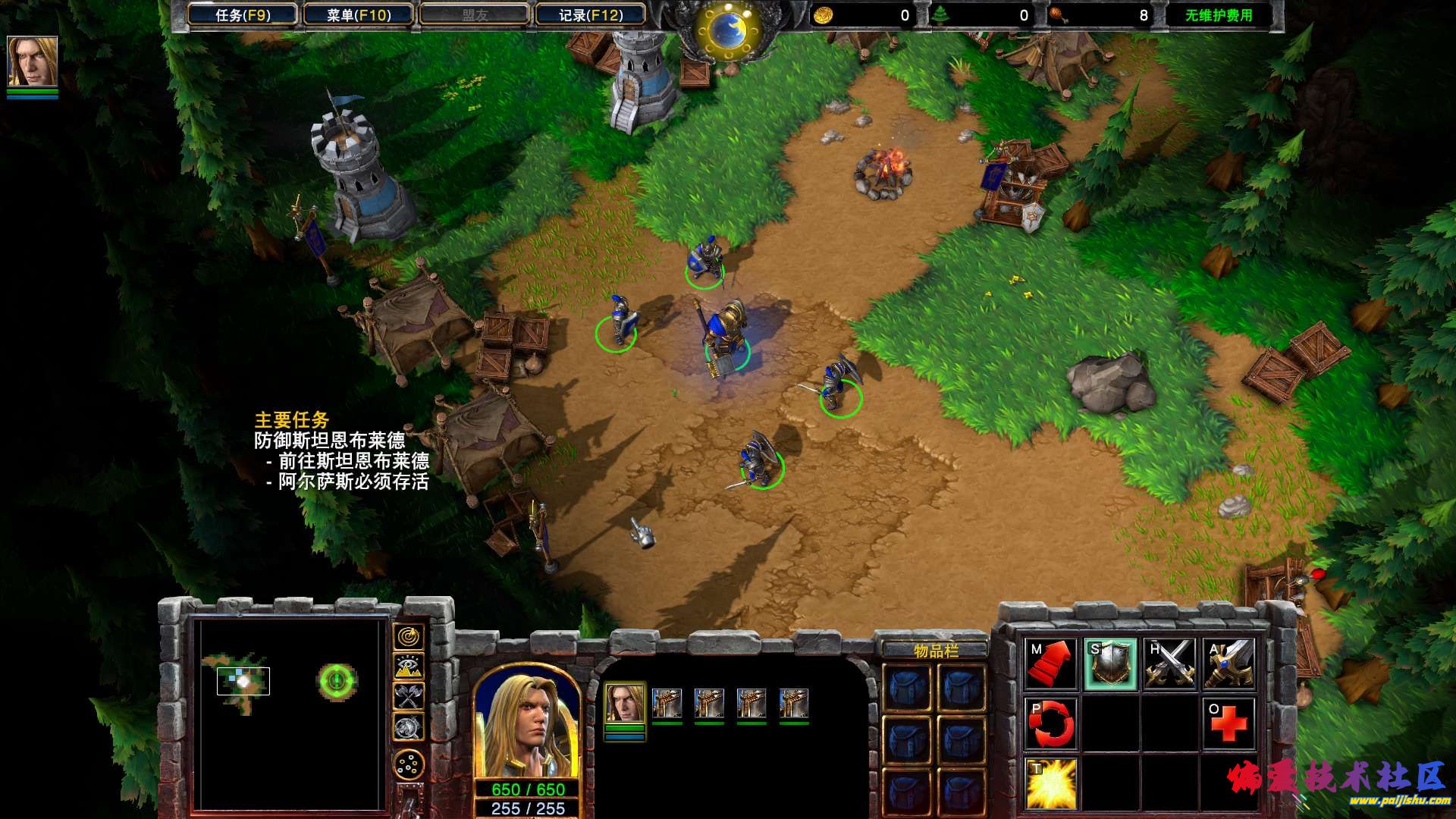
Task: Click on the minimap
Action: tap(289, 711)
